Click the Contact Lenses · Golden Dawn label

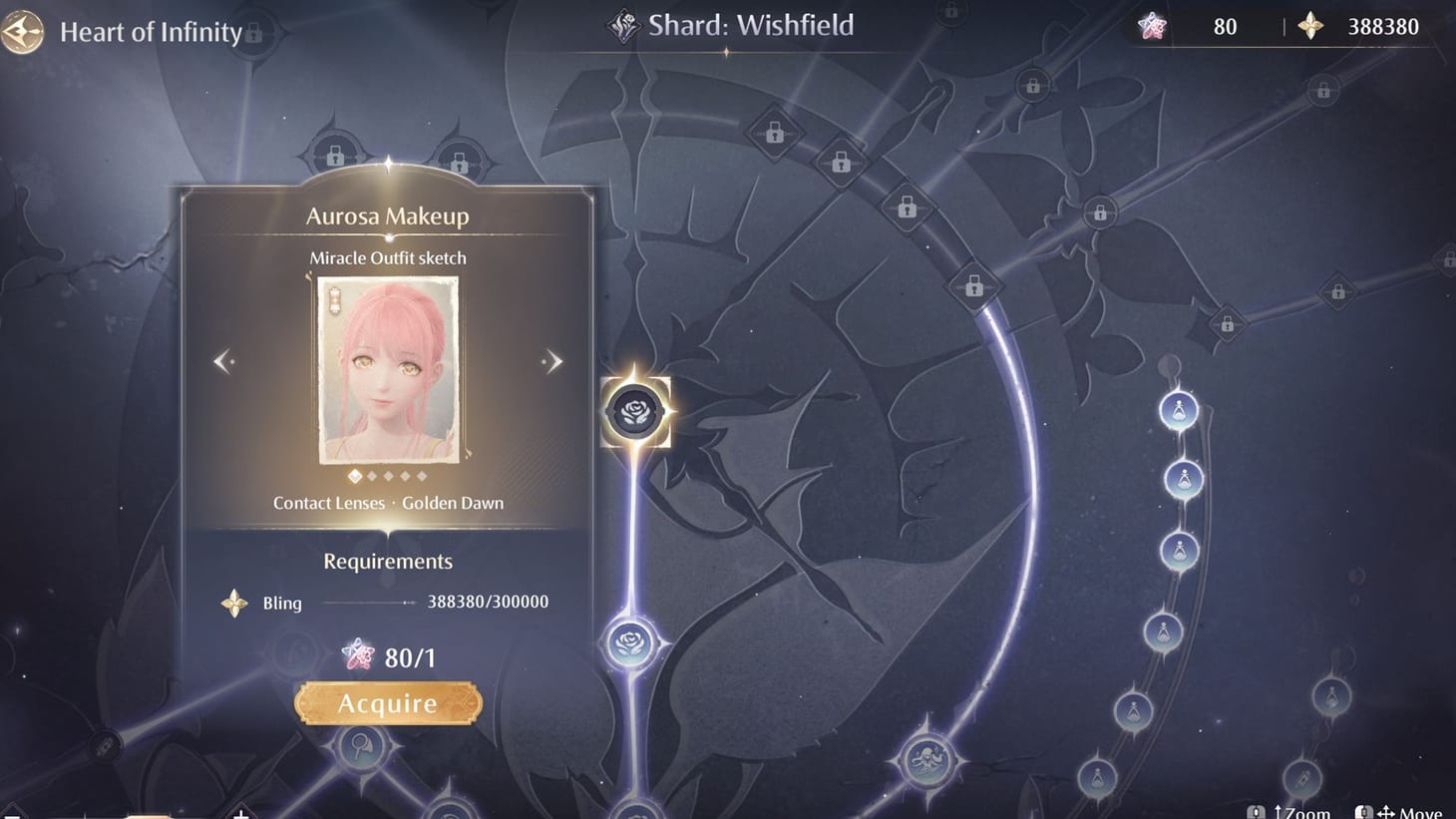pyautogui.click(x=388, y=503)
